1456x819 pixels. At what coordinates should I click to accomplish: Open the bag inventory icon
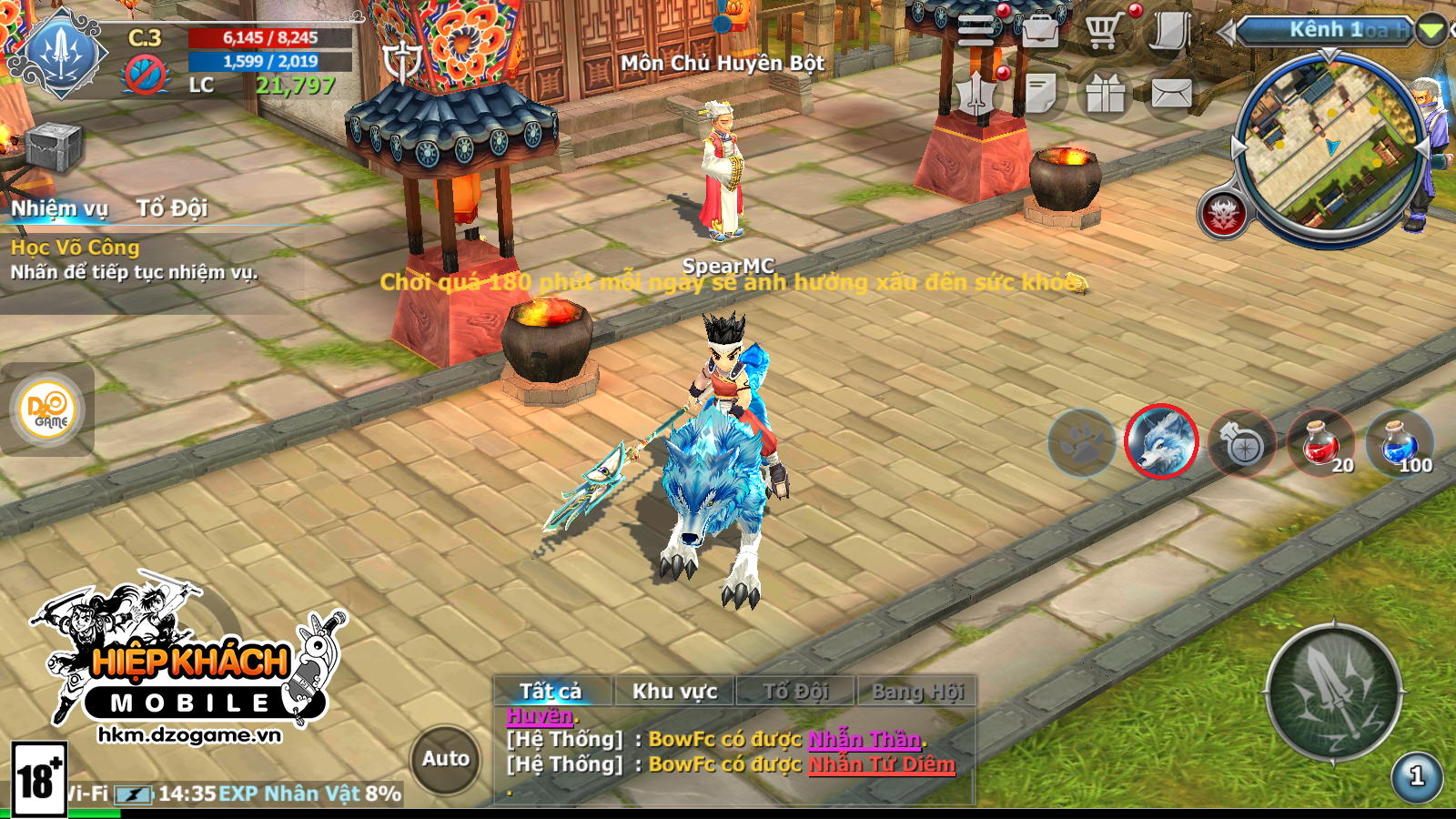click(1039, 31)
